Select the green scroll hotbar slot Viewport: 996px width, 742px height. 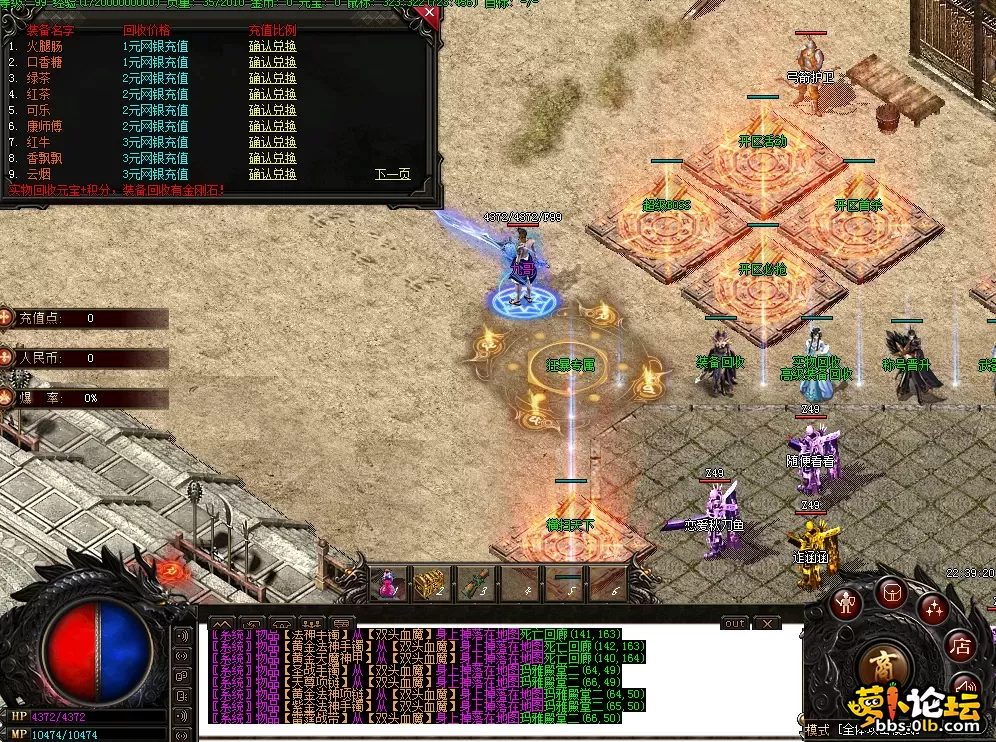pyautogui.click(x=473, y=584)
